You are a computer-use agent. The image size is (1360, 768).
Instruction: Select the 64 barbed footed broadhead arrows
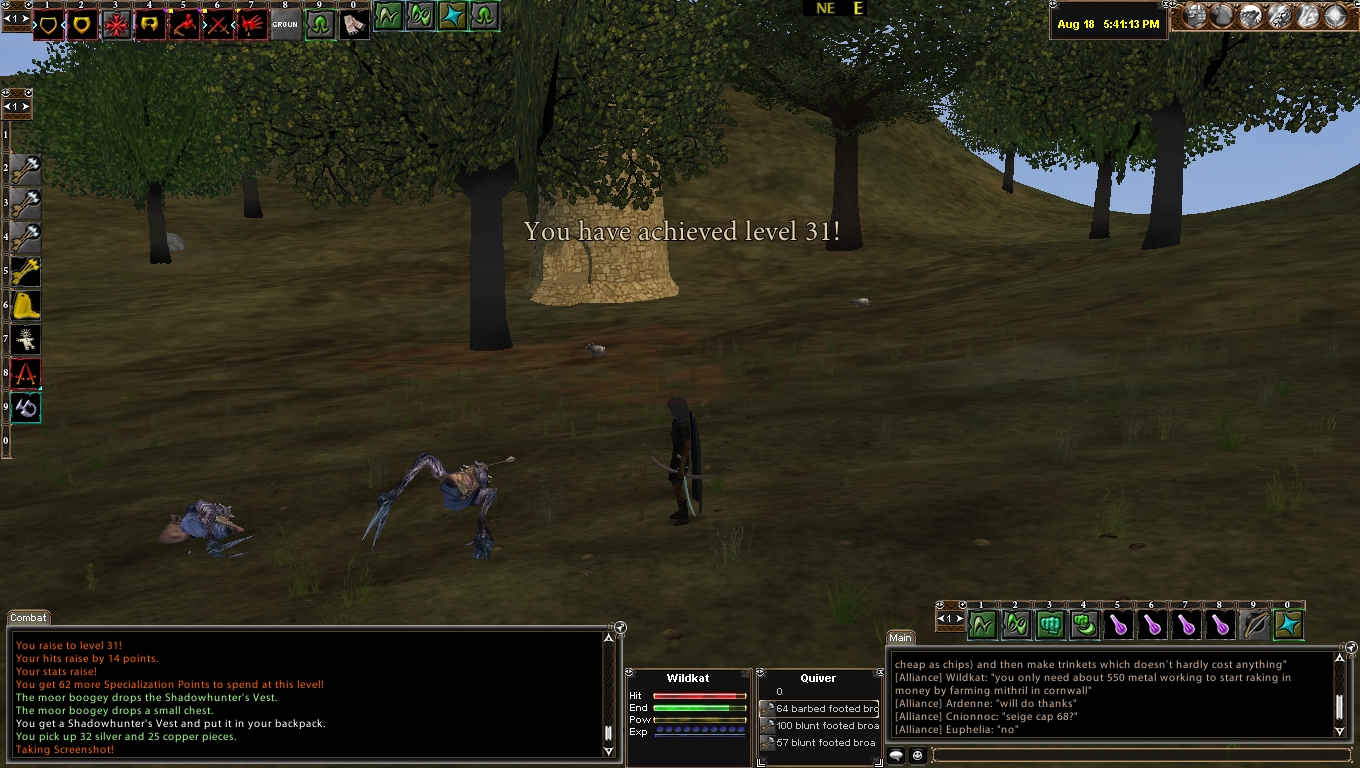[819, 709]
